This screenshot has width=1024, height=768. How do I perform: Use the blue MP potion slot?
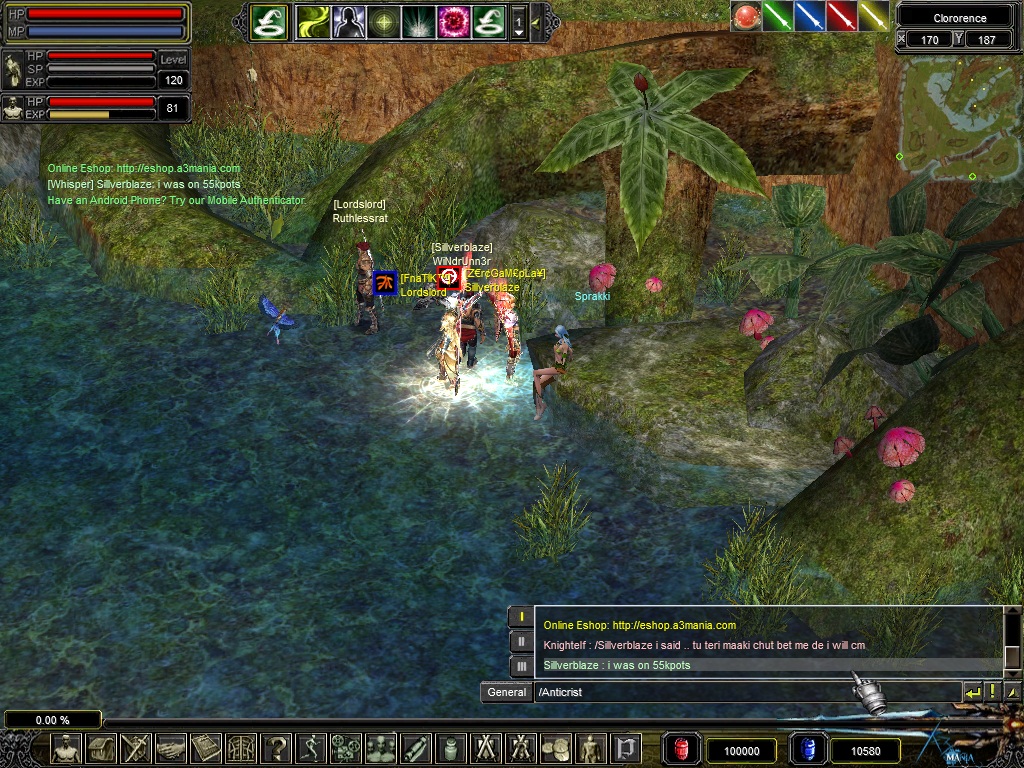[806, 749]
